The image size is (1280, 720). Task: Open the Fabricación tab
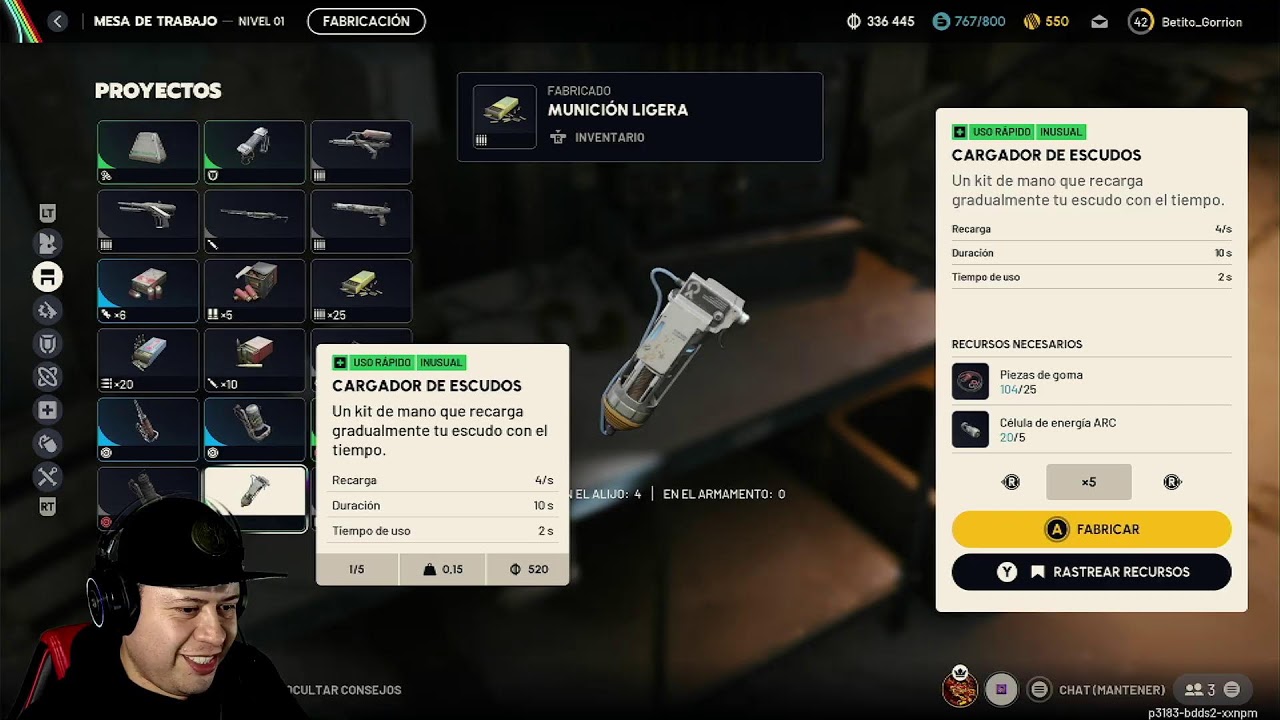pyautogui.click(x=366, y=21)
